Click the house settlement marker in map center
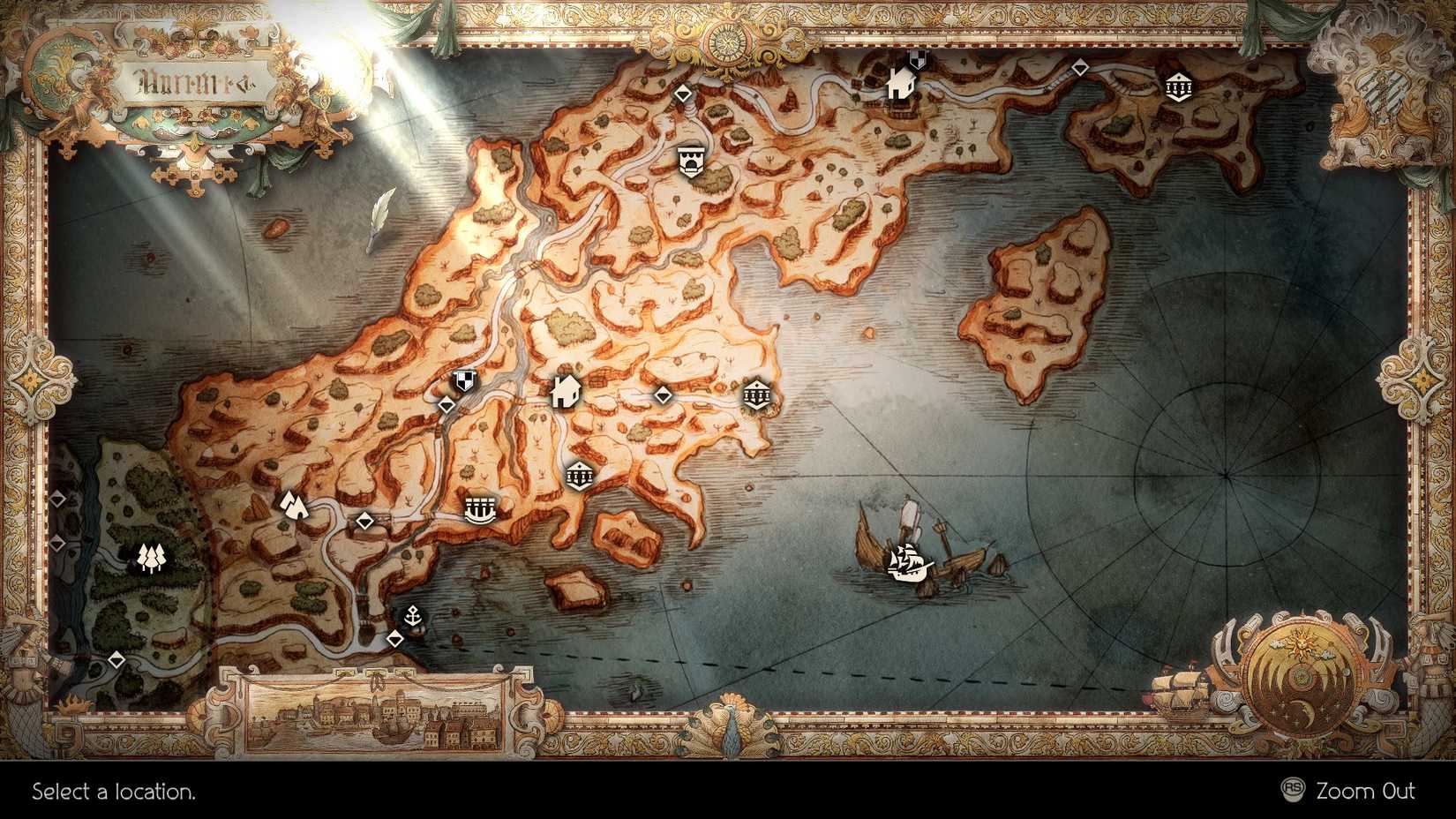1456x819 pixels. (565, 391)
